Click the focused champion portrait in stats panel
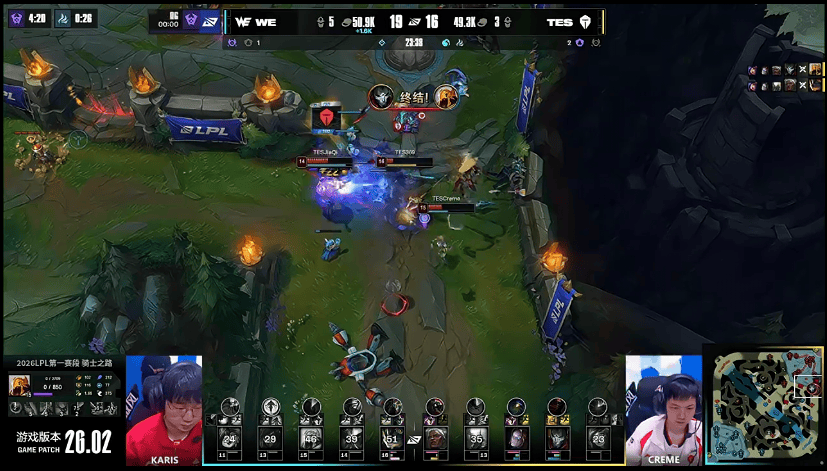The image size is (827, 471). (19, 385)
